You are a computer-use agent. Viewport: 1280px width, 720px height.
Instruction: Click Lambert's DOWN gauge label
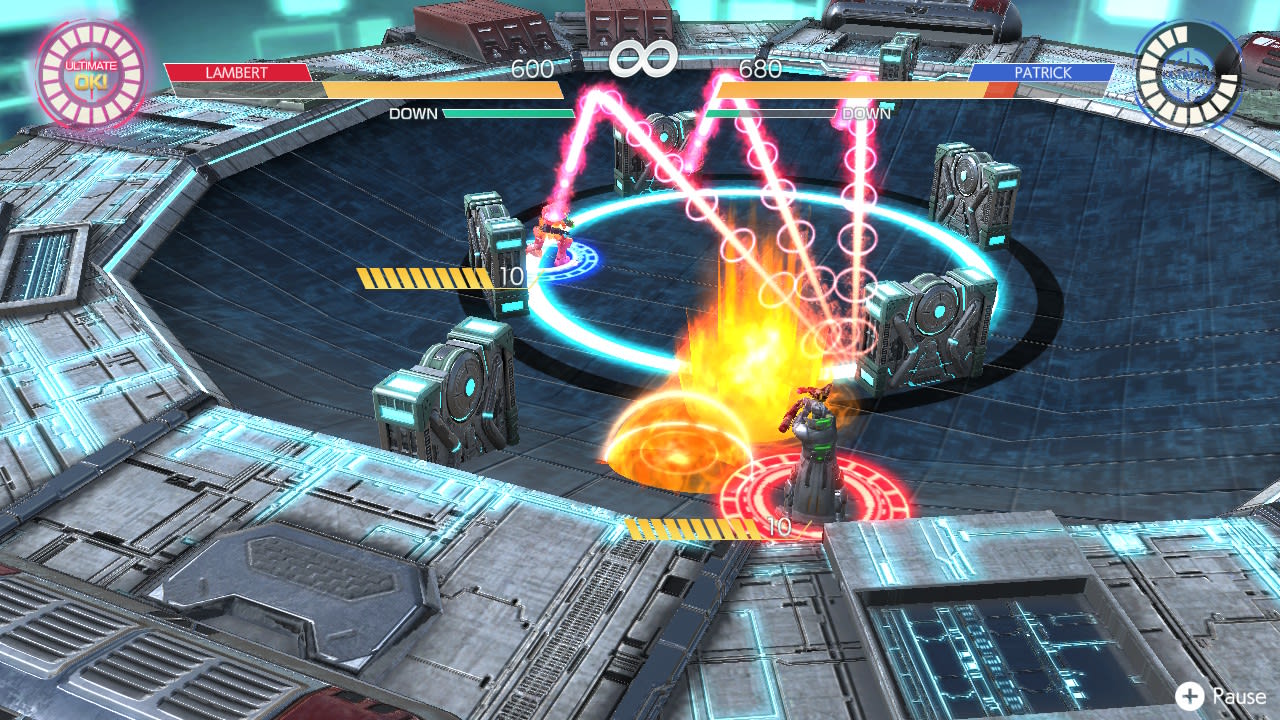click(413, 113)
